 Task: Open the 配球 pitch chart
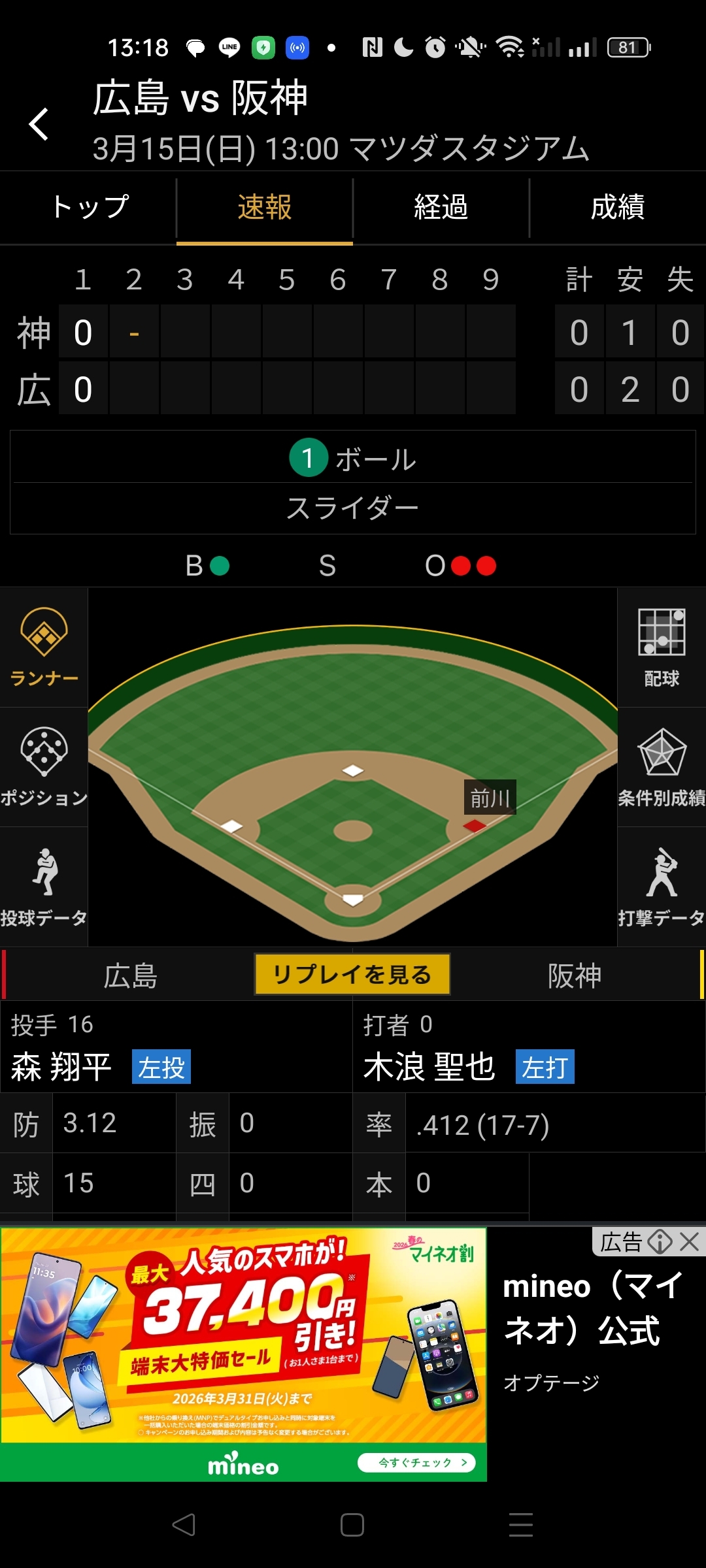(662, 647)
